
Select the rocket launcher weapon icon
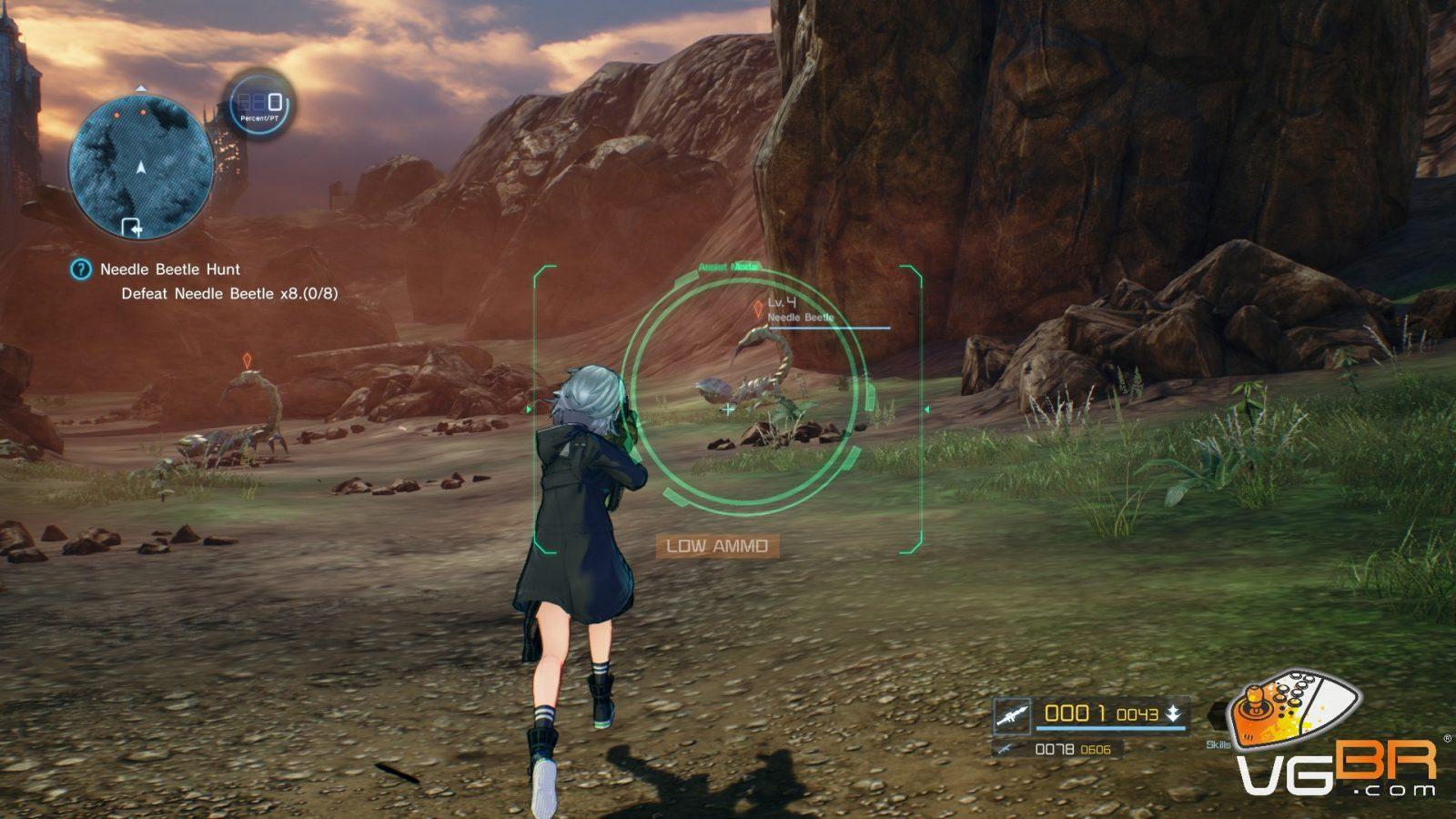[x=1011, y=715]
